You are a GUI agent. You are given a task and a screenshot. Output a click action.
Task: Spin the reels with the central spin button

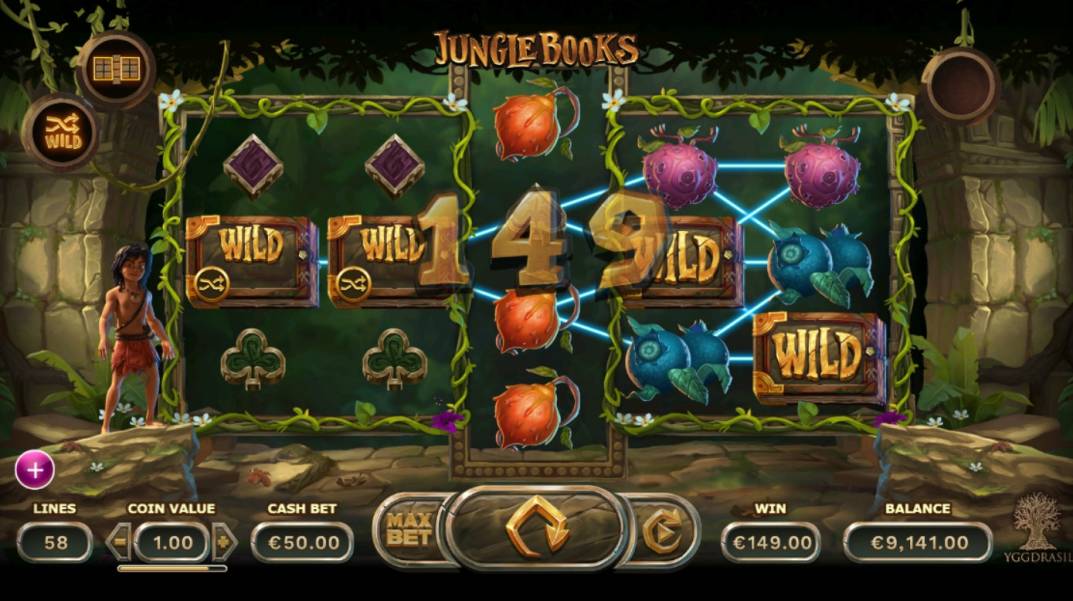click(x=537, y=527)
